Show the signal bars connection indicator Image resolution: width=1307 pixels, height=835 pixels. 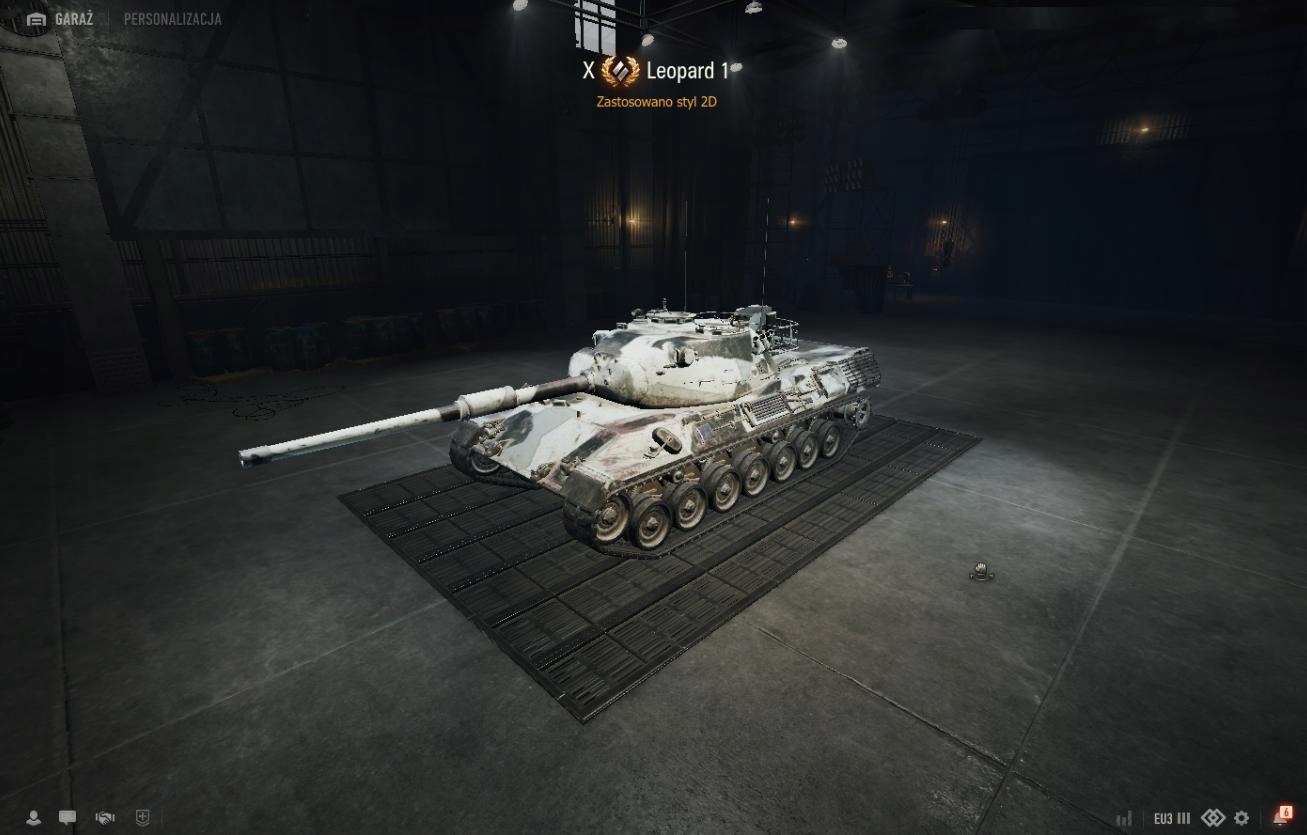1124,818
